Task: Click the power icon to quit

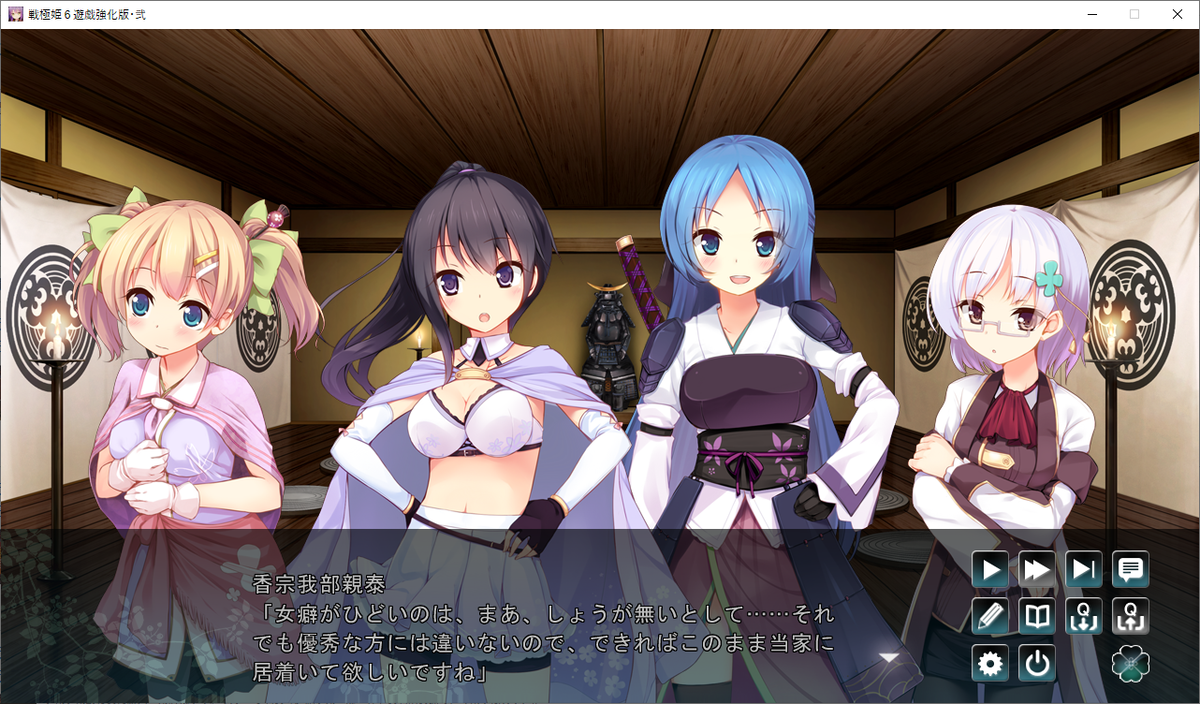Action: (x=1037, y=663)
